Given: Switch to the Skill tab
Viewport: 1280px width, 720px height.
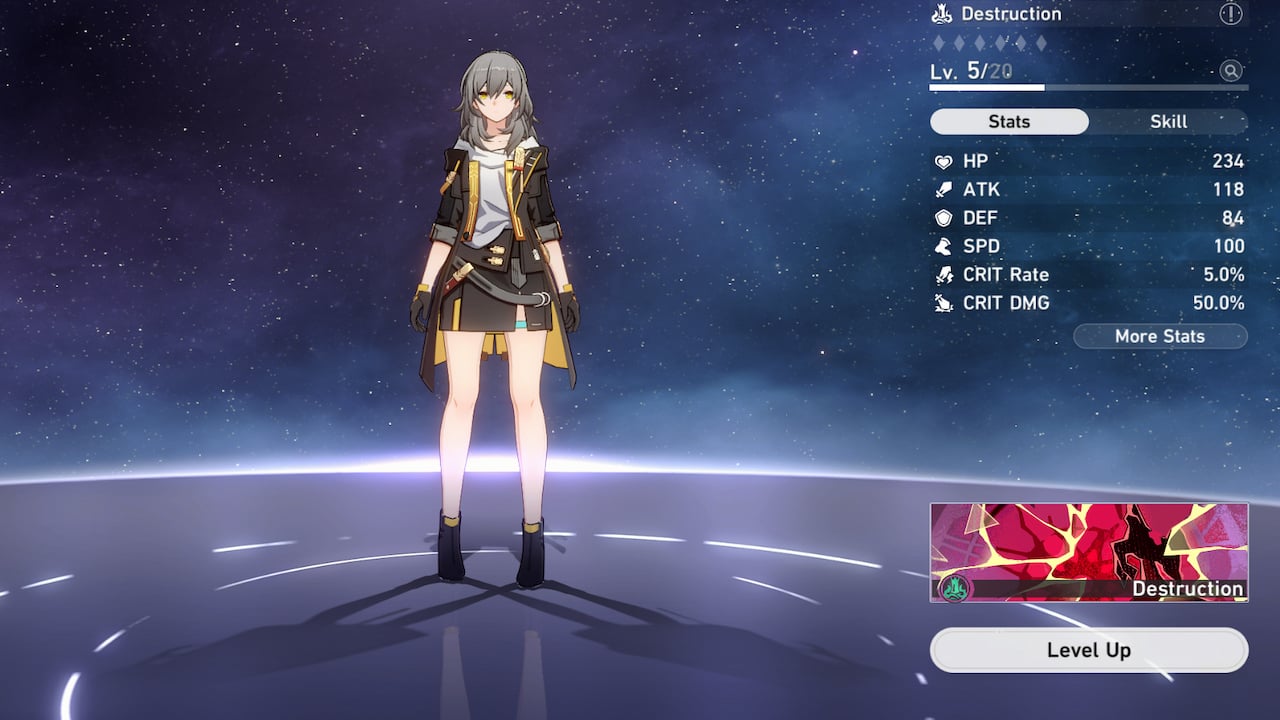Looking at the screenshot, I should click(1168, 121).
